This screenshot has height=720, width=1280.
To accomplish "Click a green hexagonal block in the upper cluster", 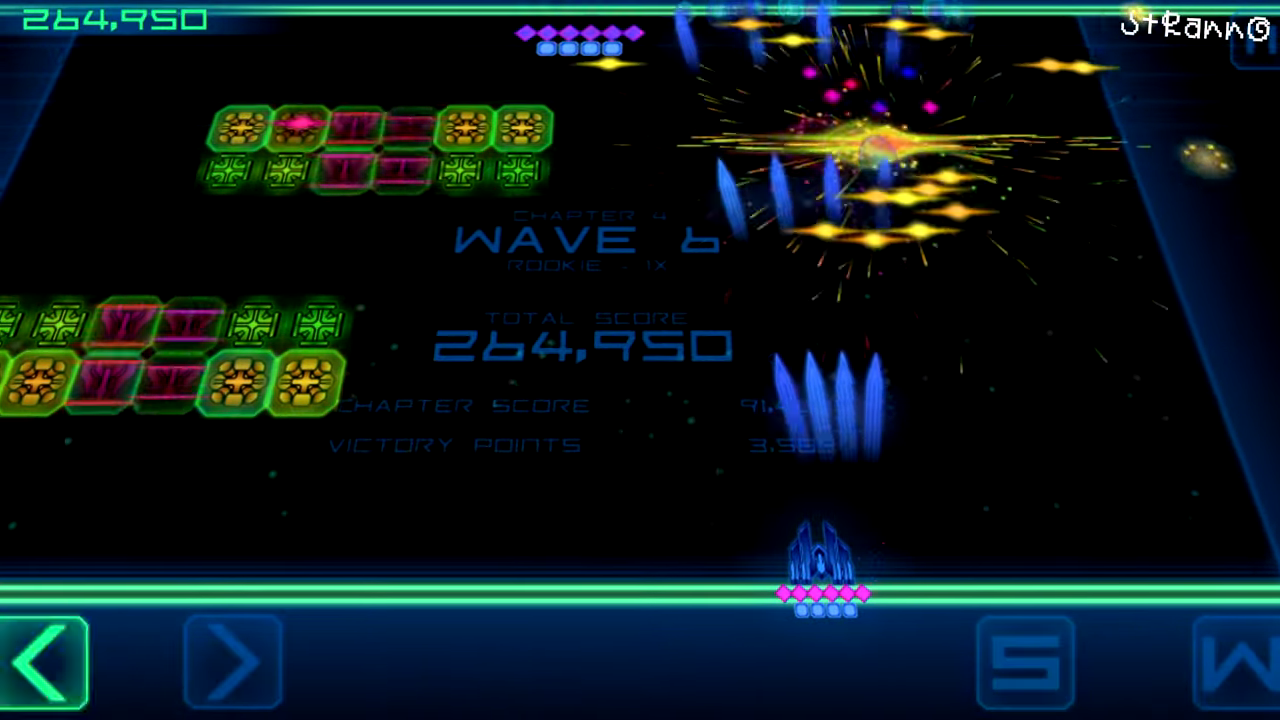I will click(x=240, y=128).
